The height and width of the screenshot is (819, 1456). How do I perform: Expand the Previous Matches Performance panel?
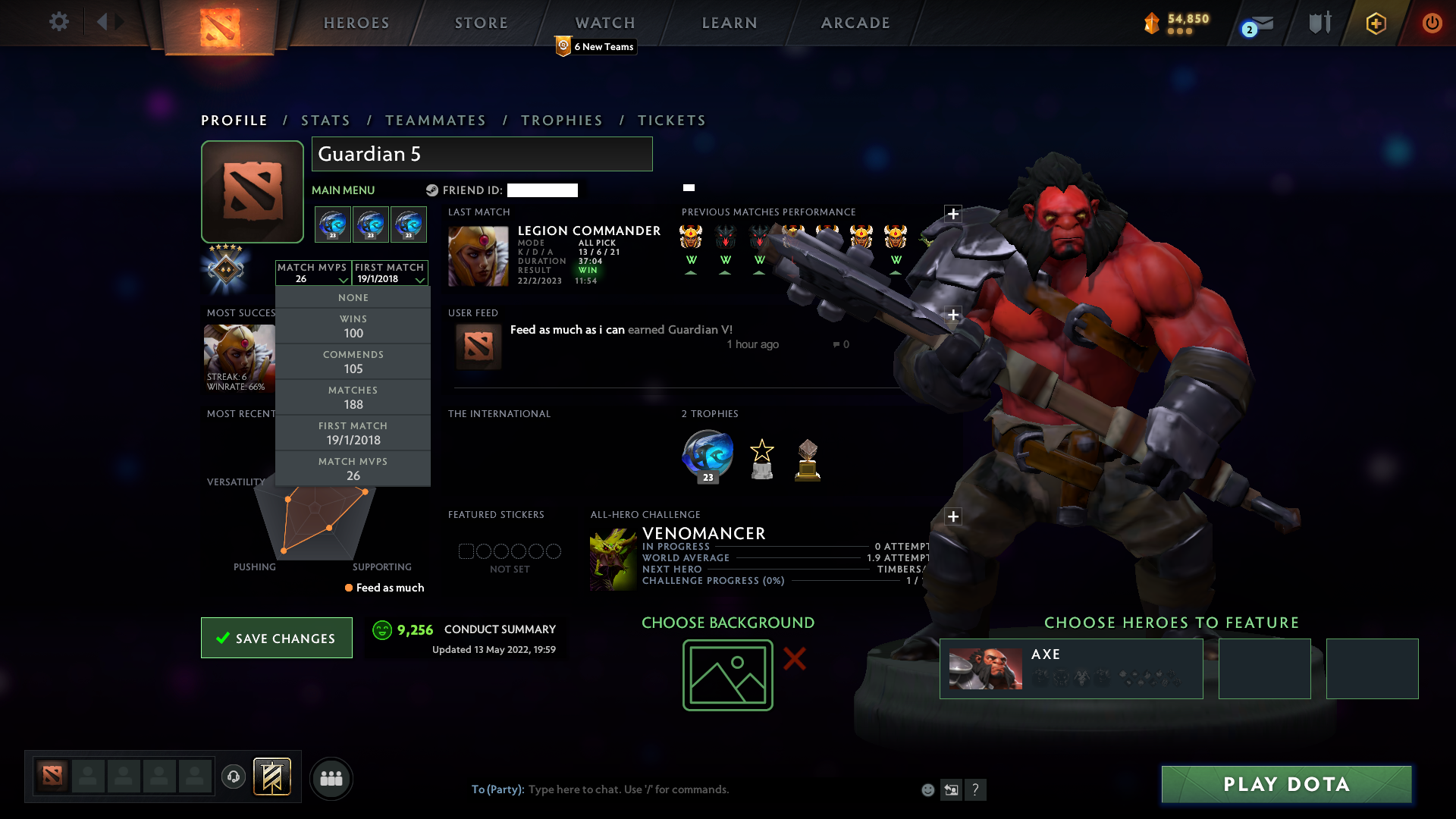pyautogui.click(x=953, y=214)
